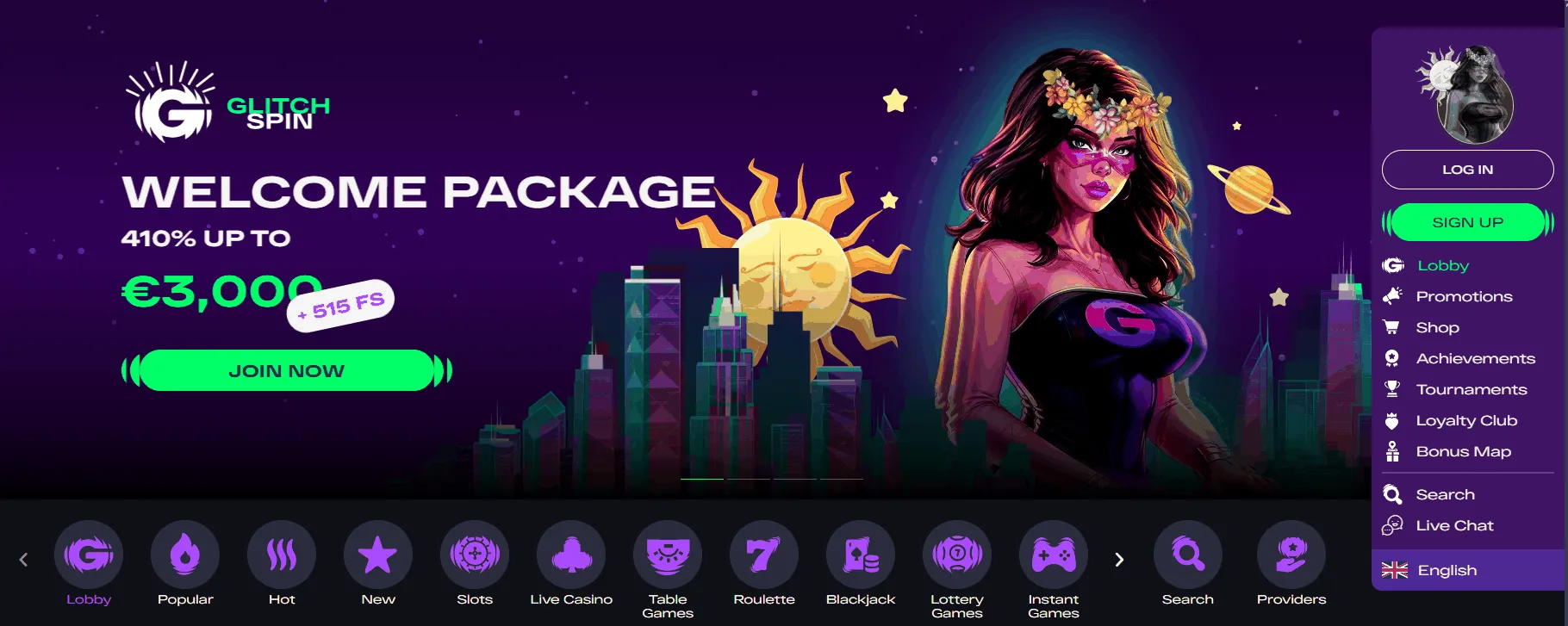Expand the game categories with right arrow
Viewport: 1568px width, 626px height.
[1118, 559]
